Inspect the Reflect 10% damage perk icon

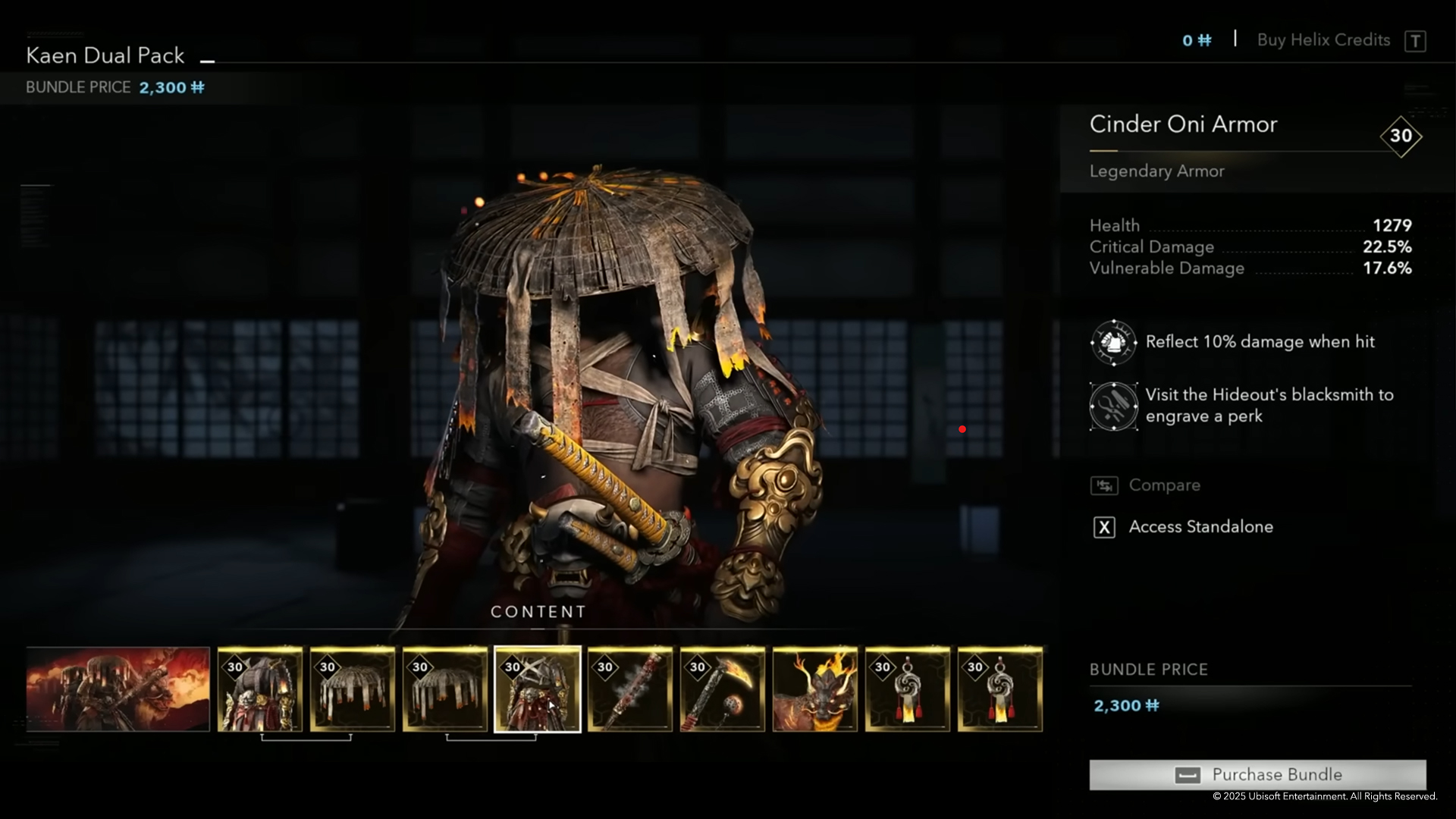coord(1113,342)
